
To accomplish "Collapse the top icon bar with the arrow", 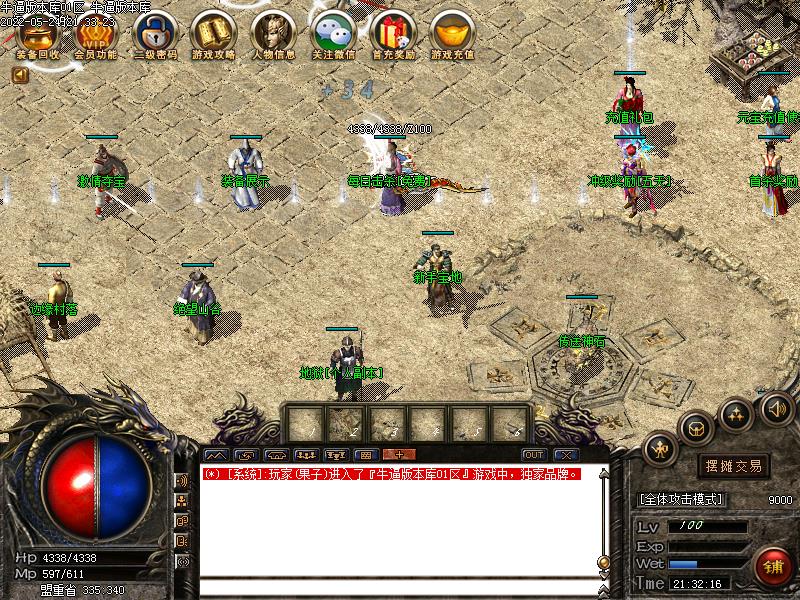I will [x=20, y=74].
